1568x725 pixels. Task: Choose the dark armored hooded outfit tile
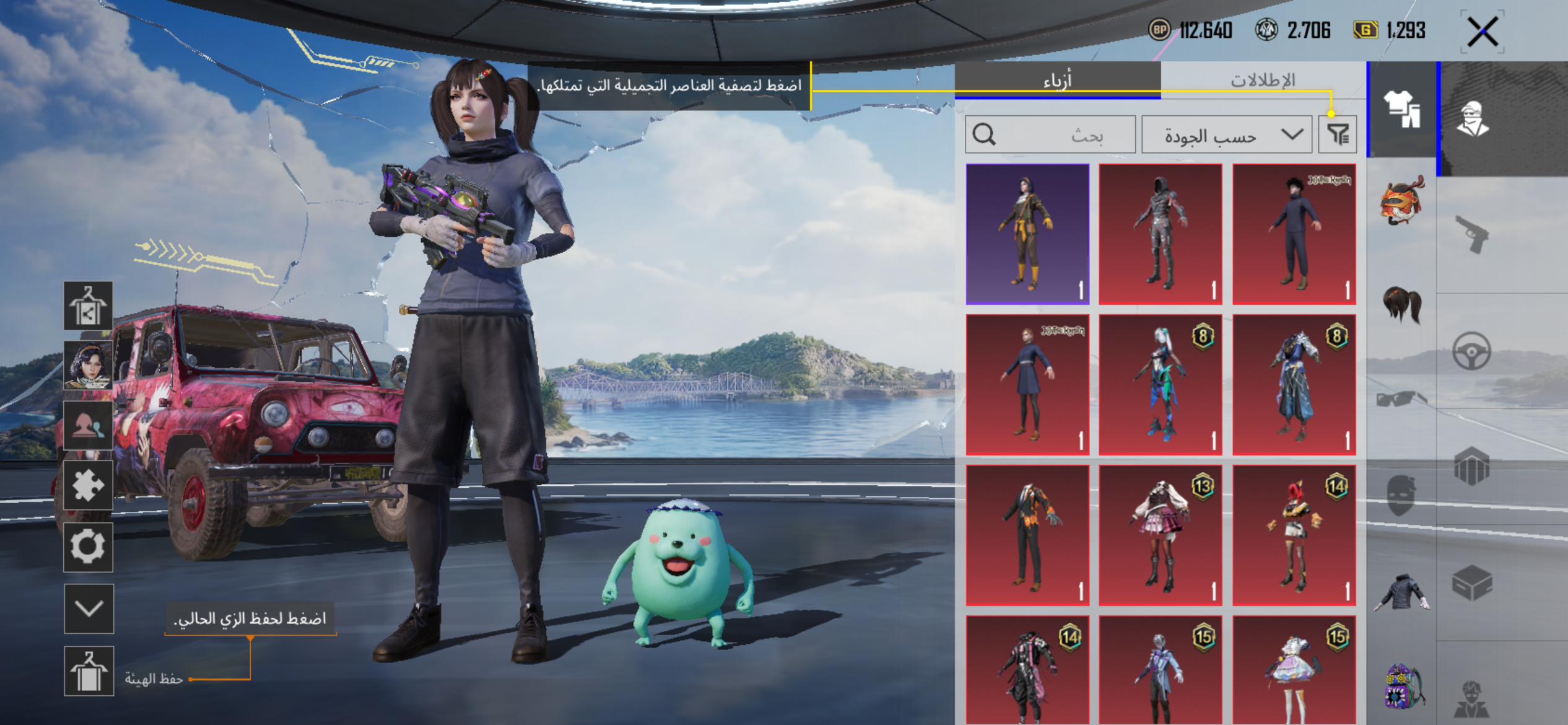1161,234
